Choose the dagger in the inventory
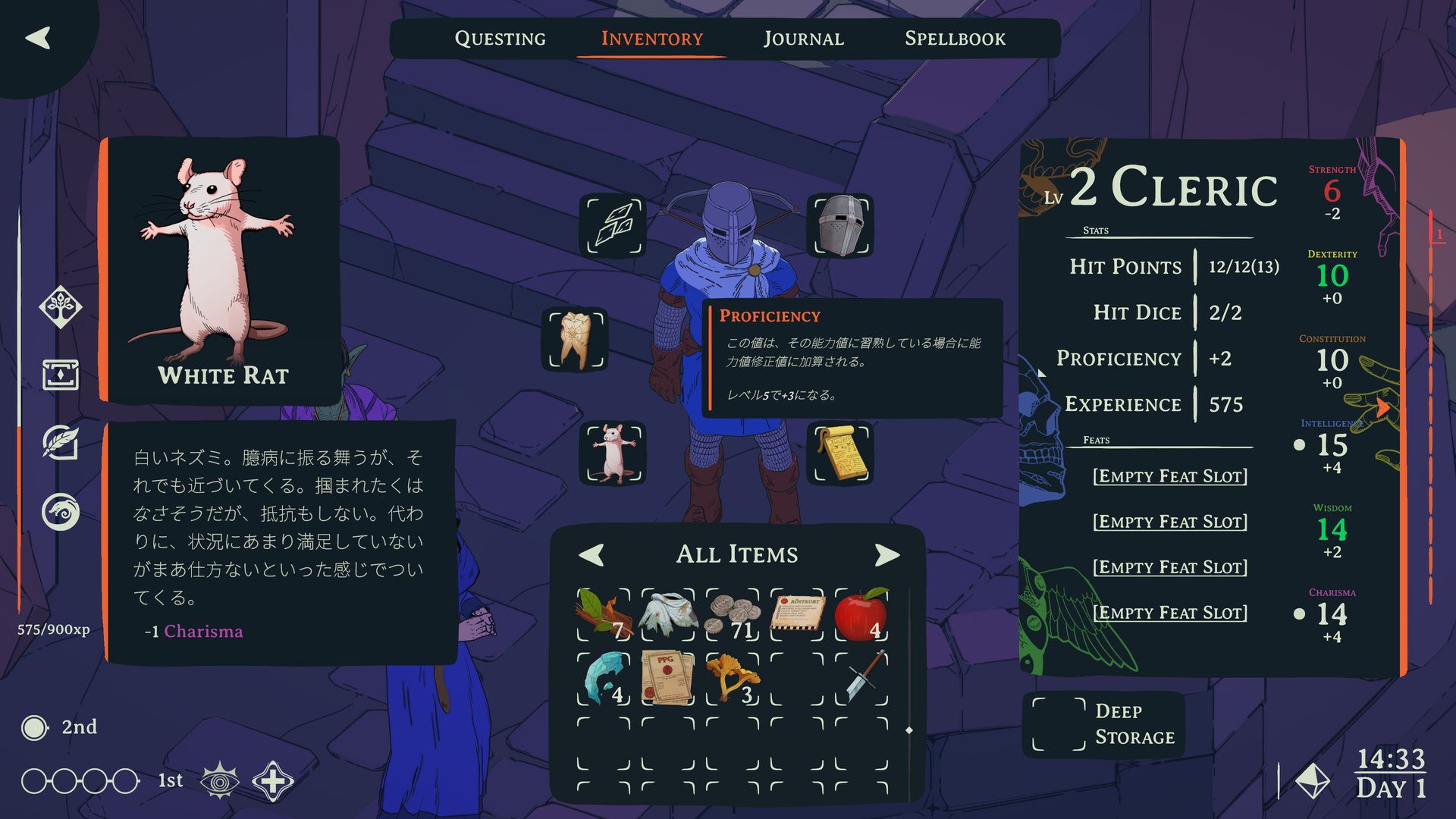Screen dimensions: 1456x819 [x=861, y=677]
